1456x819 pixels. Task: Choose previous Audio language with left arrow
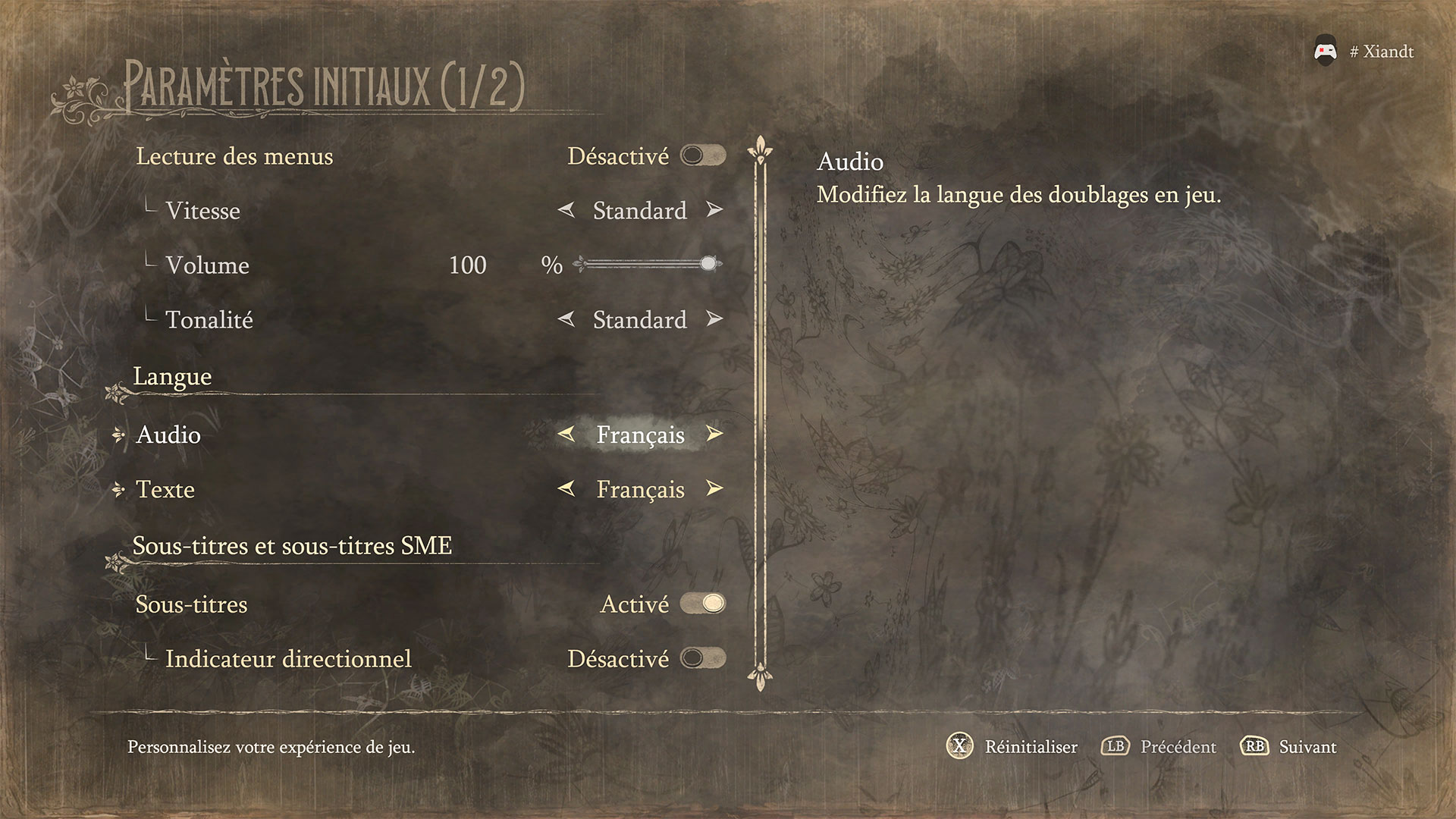[566, 435]
